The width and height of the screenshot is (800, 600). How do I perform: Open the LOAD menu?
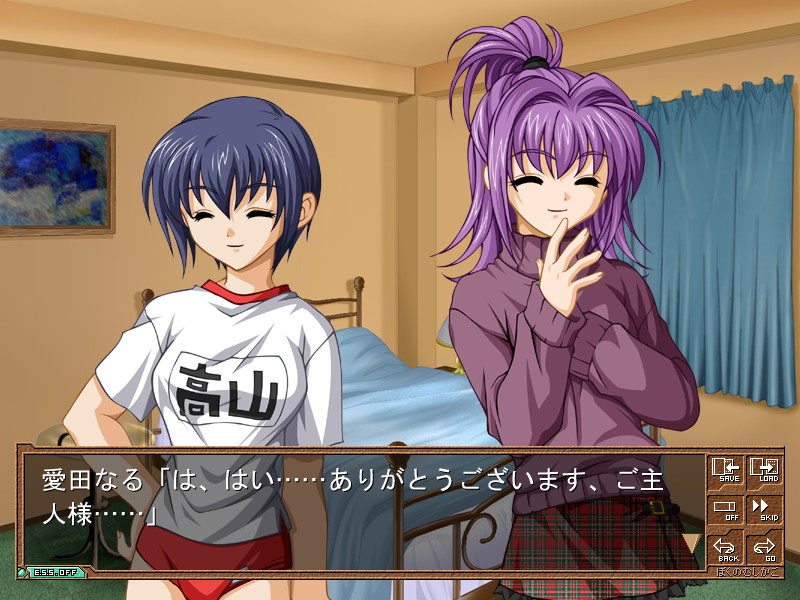pos(765,471)
